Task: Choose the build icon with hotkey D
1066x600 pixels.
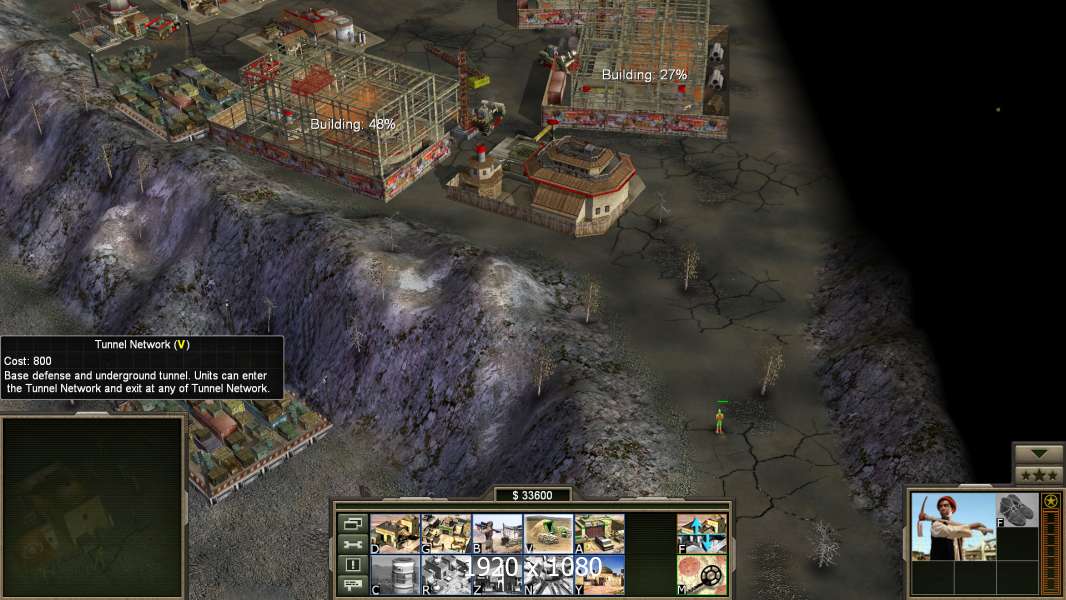Action: [x=395, y=534]
